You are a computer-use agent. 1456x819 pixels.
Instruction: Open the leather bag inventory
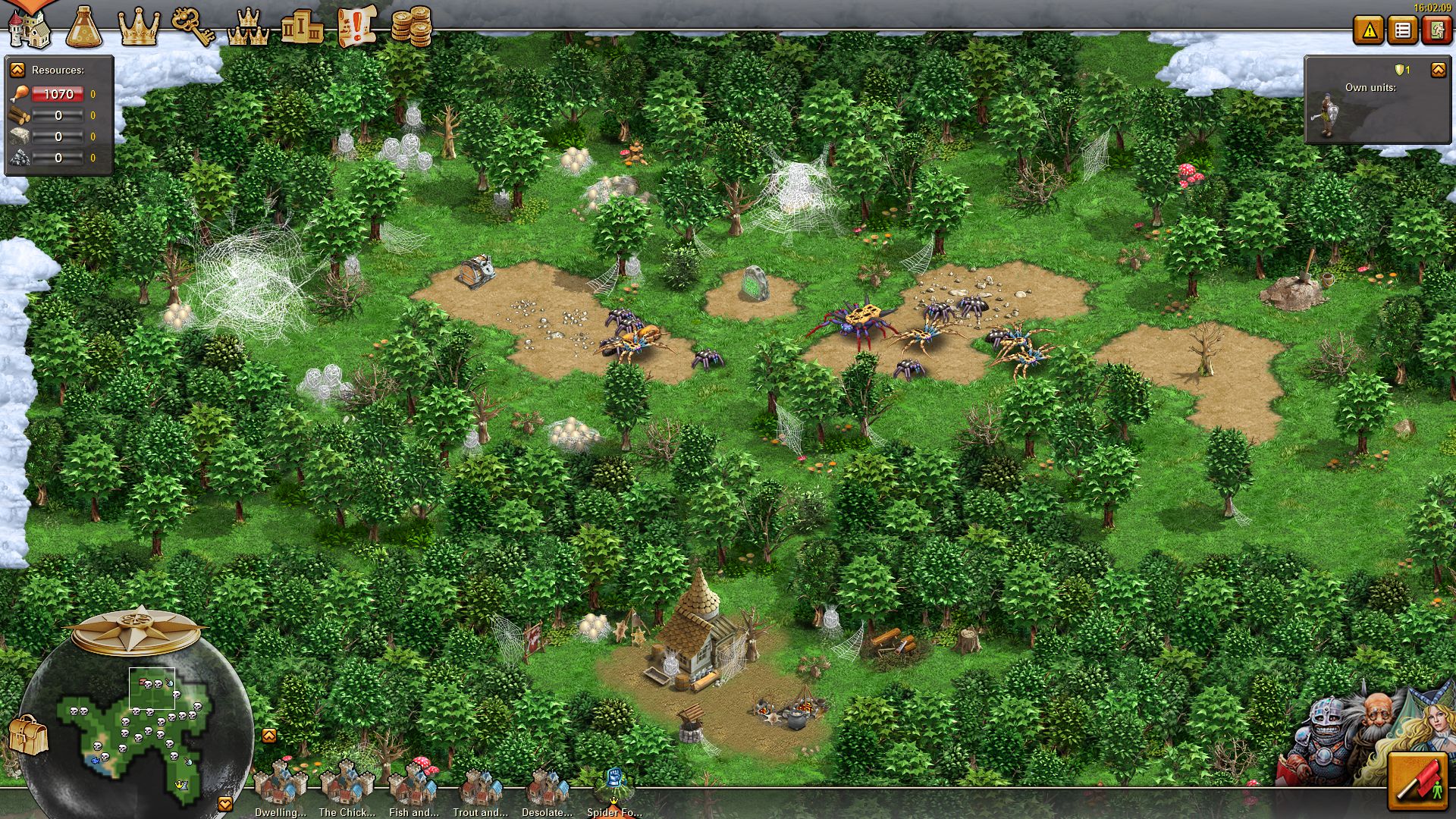coord(28,735)
